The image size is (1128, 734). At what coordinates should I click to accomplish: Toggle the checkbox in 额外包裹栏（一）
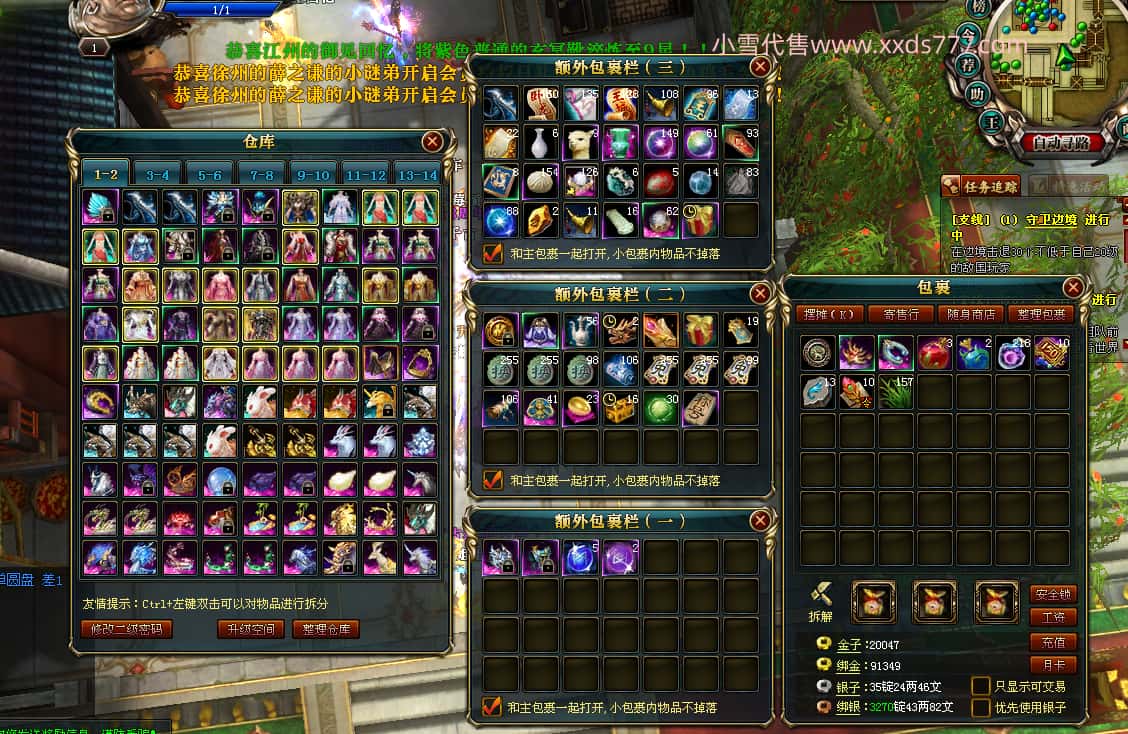pos(492,707)
